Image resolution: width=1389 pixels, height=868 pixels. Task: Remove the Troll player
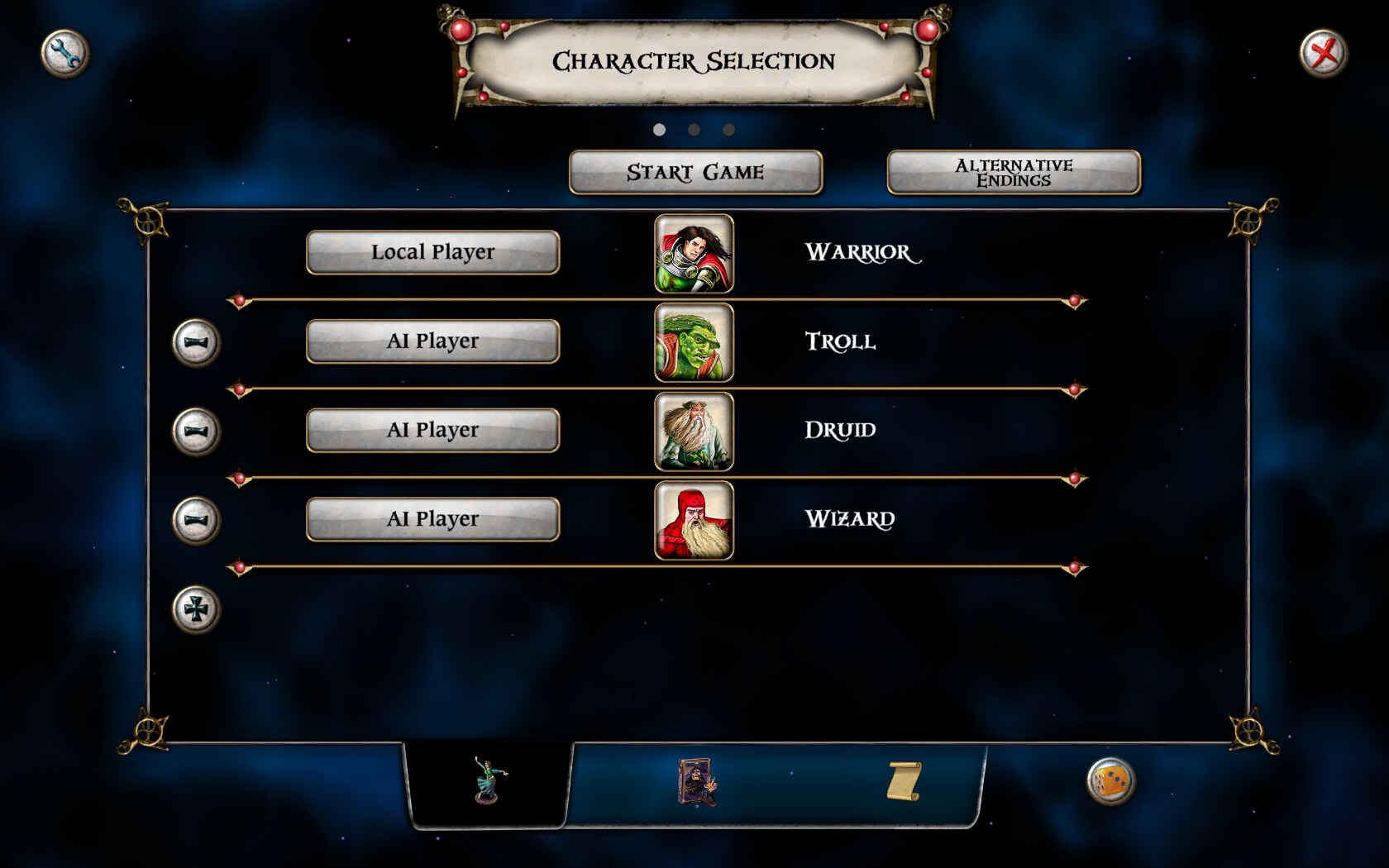pyautogui.click(x=196, y=342)
